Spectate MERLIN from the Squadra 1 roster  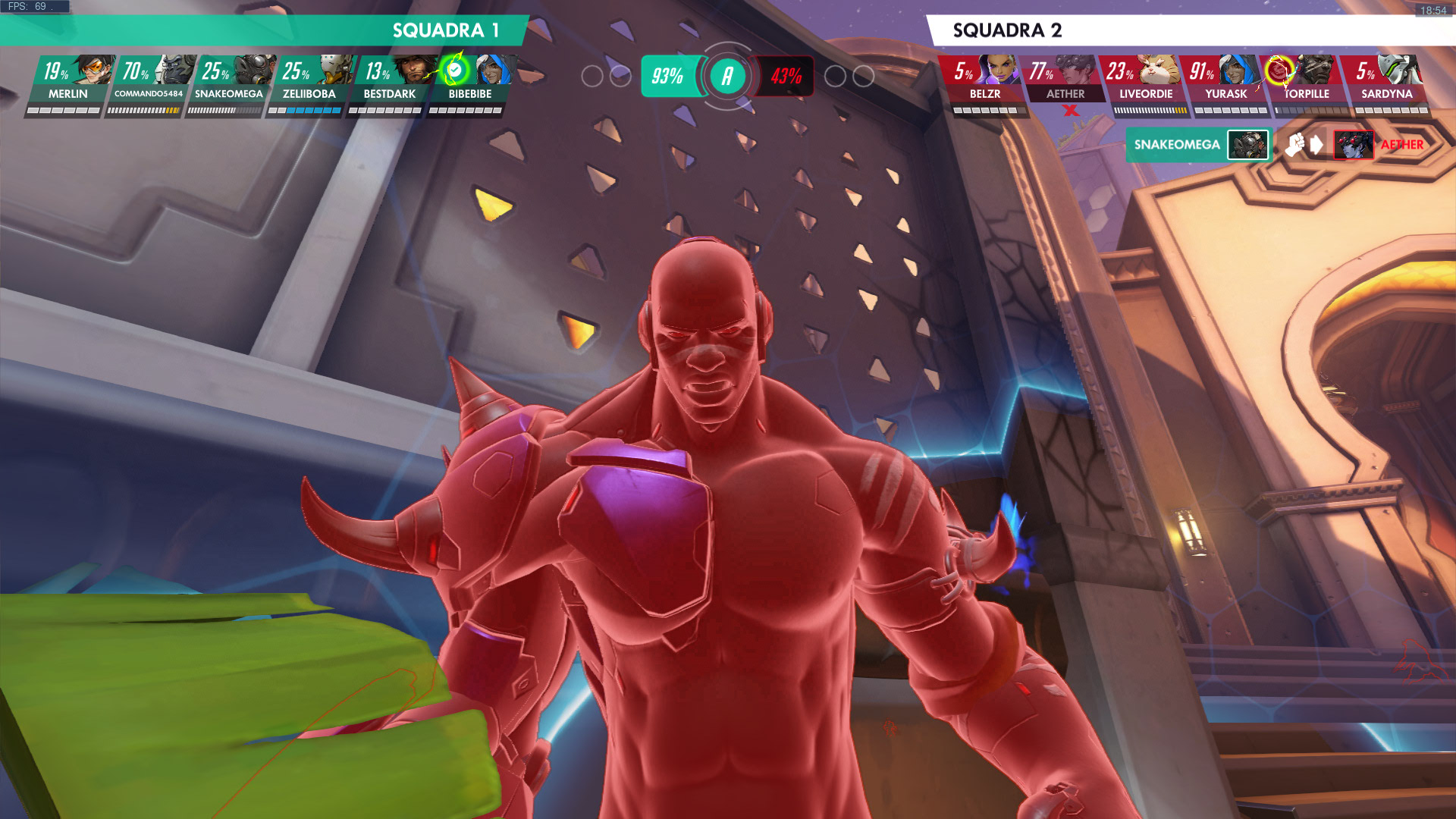[68, 82]
